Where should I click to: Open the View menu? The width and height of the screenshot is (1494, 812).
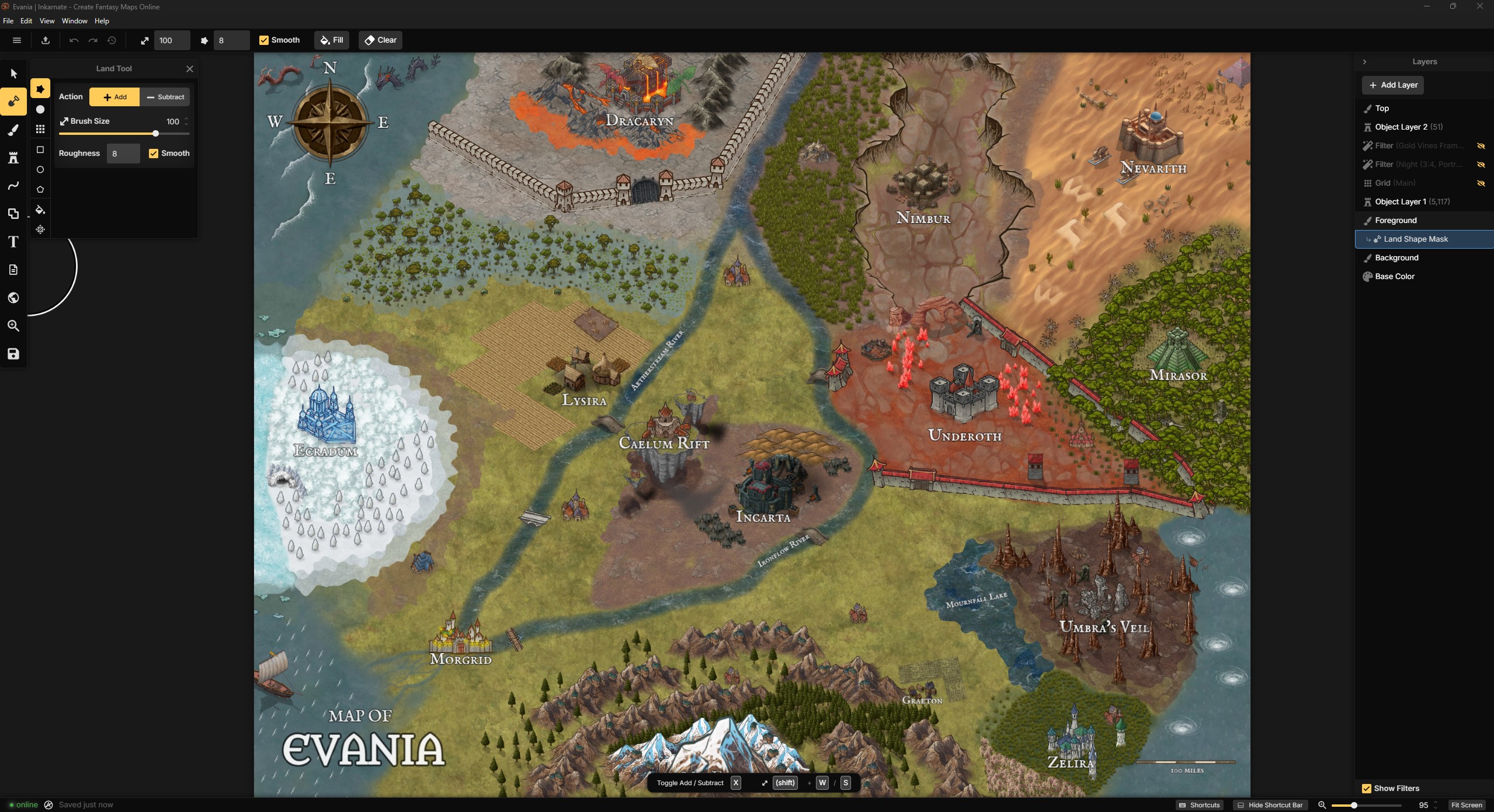point(47,21)
